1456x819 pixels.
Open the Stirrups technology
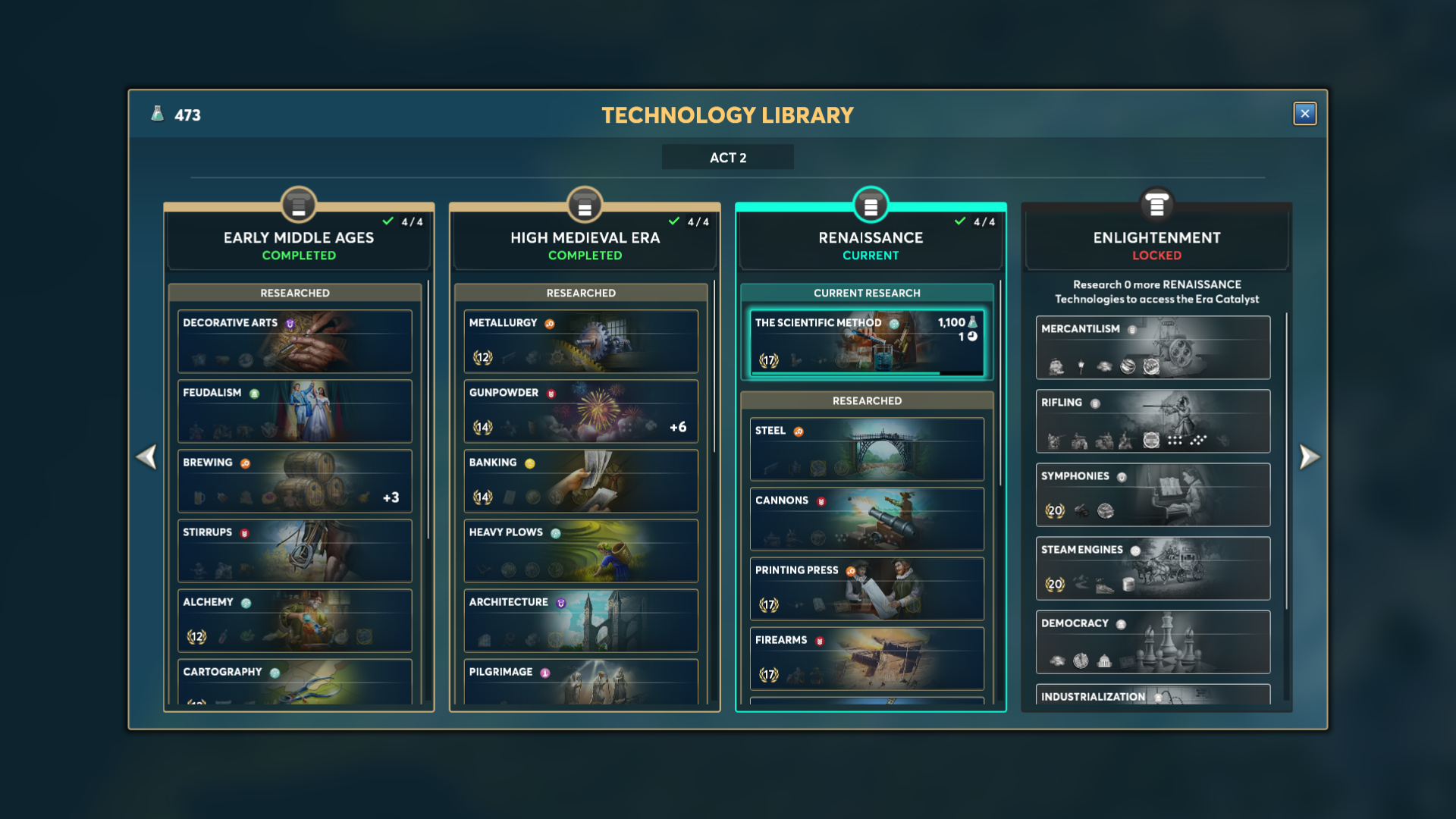tap(295, 551)
